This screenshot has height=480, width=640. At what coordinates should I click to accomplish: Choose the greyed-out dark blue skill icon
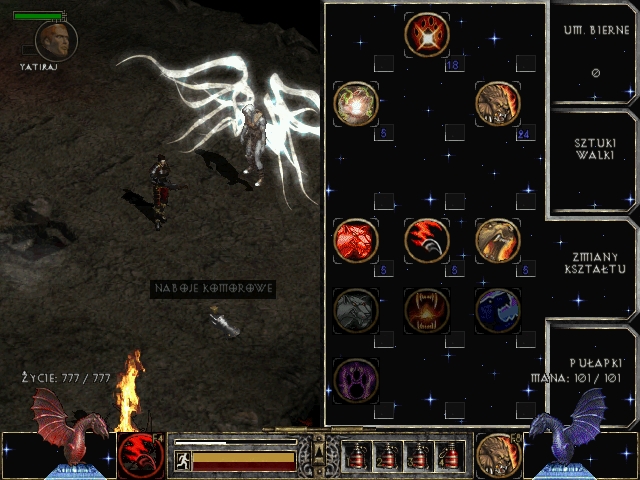(498, 310)
